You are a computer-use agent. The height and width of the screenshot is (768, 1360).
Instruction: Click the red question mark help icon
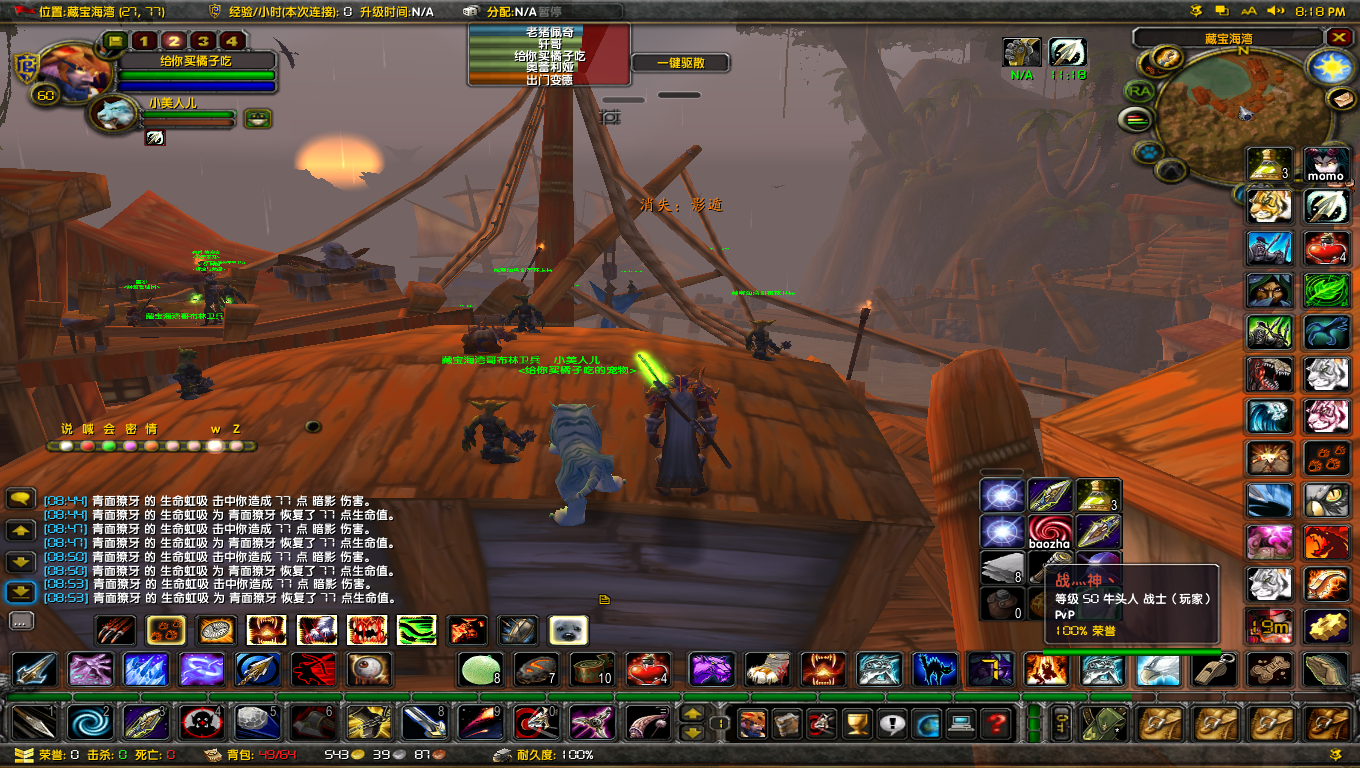coord(993,723)
